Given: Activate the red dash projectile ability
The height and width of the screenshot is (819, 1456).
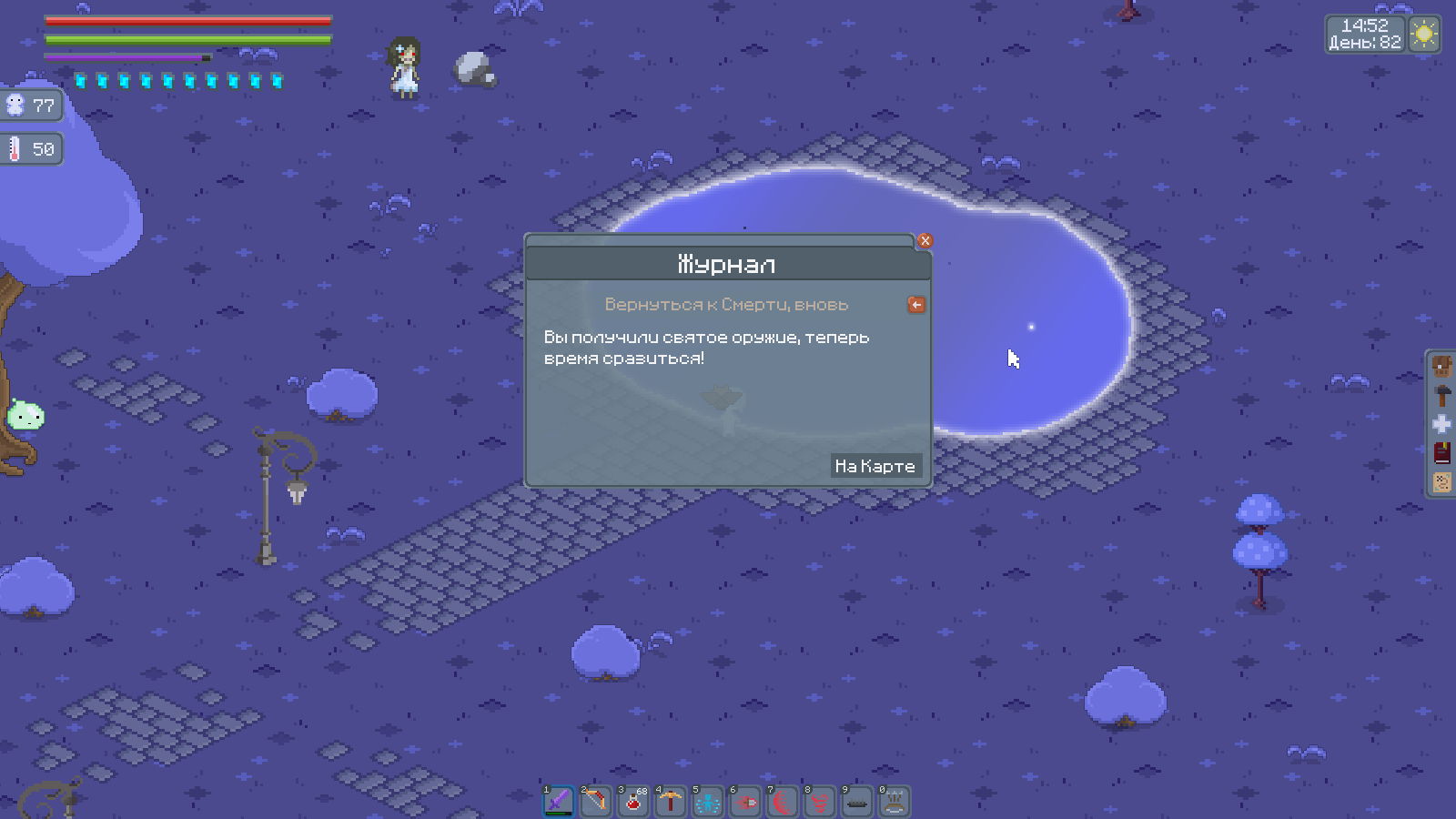Looking at the screenshot, I should (745, 802).
